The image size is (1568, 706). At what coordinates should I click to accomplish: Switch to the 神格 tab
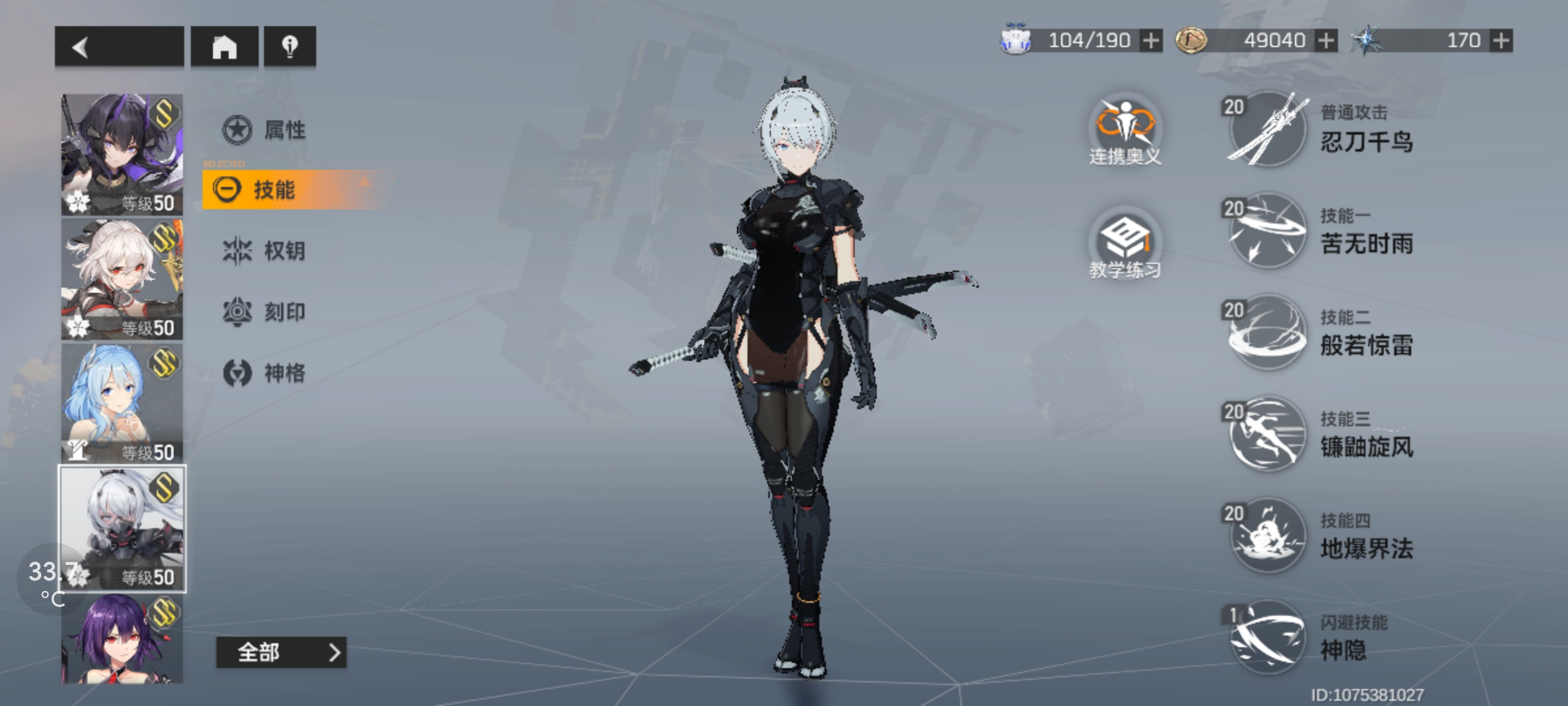click(x=265, y=373)
